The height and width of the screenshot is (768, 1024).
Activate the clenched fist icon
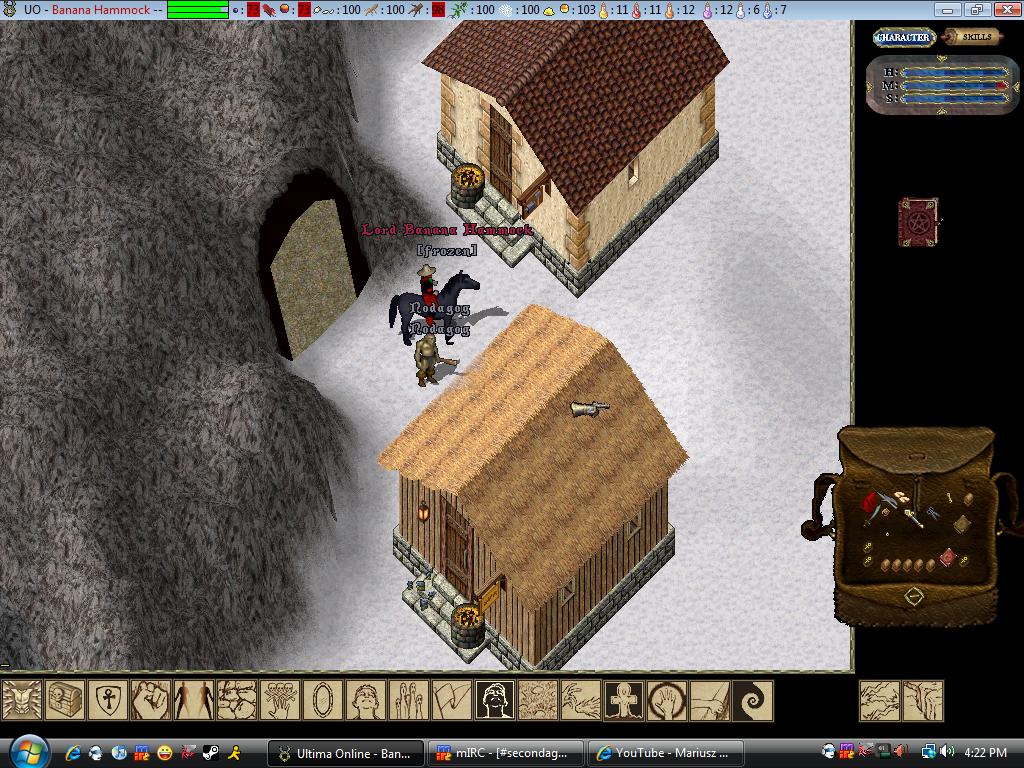[151, 700]
